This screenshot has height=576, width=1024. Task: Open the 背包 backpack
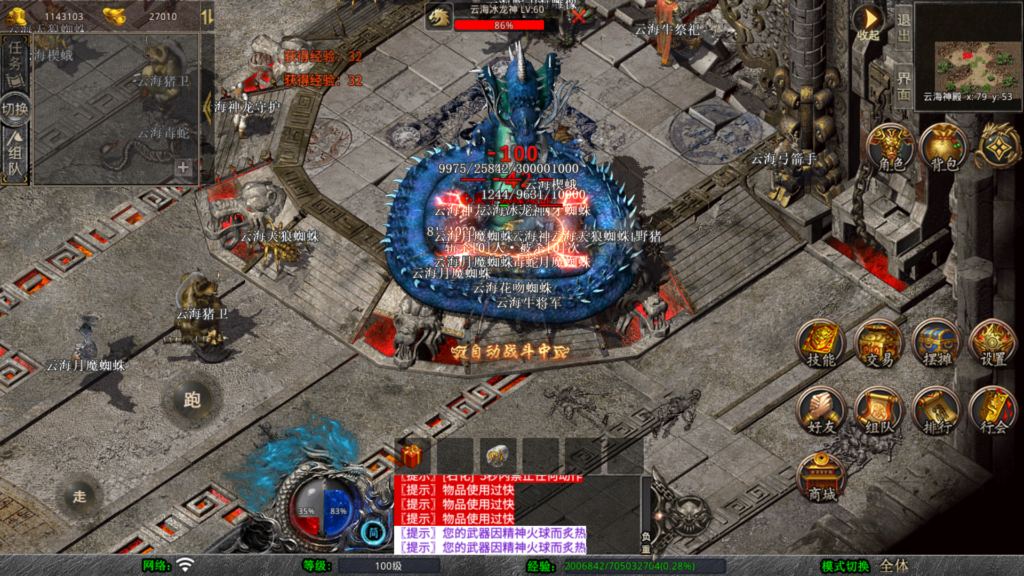pyautogui.click(x=943, y=148)
